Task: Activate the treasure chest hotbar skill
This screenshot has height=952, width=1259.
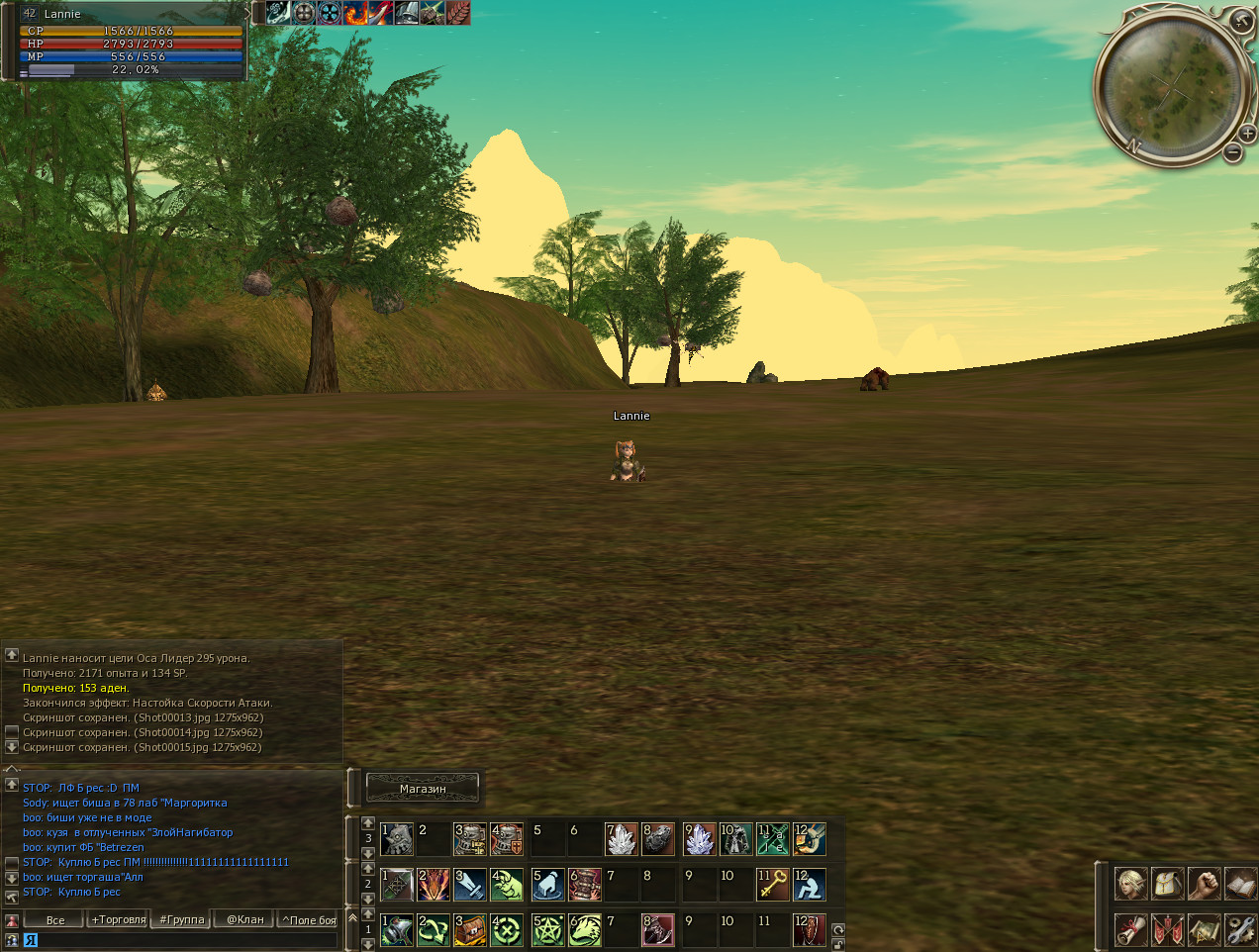Action: tap(470, 930)
